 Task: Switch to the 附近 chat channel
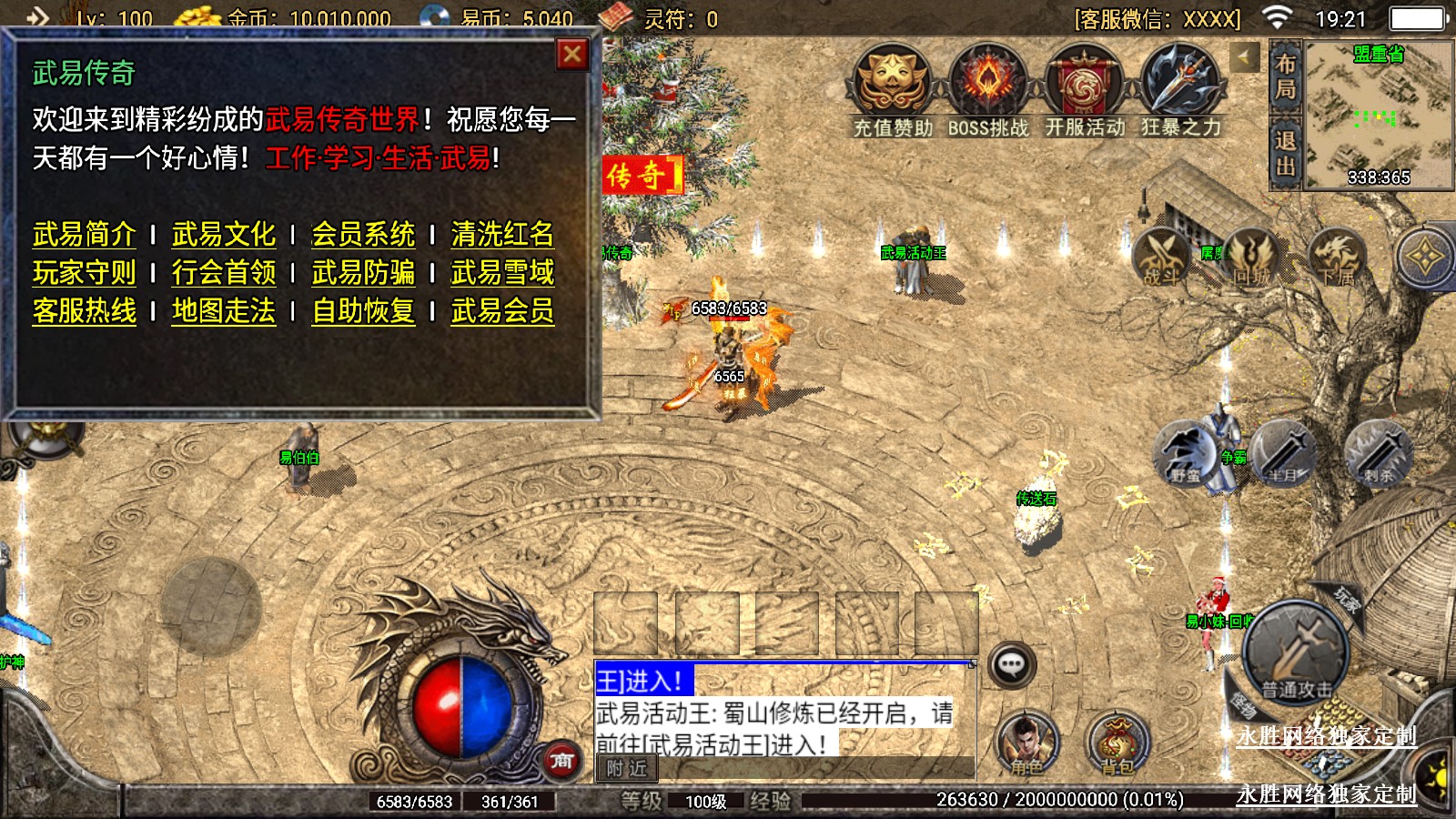click(x=627, y=769)
